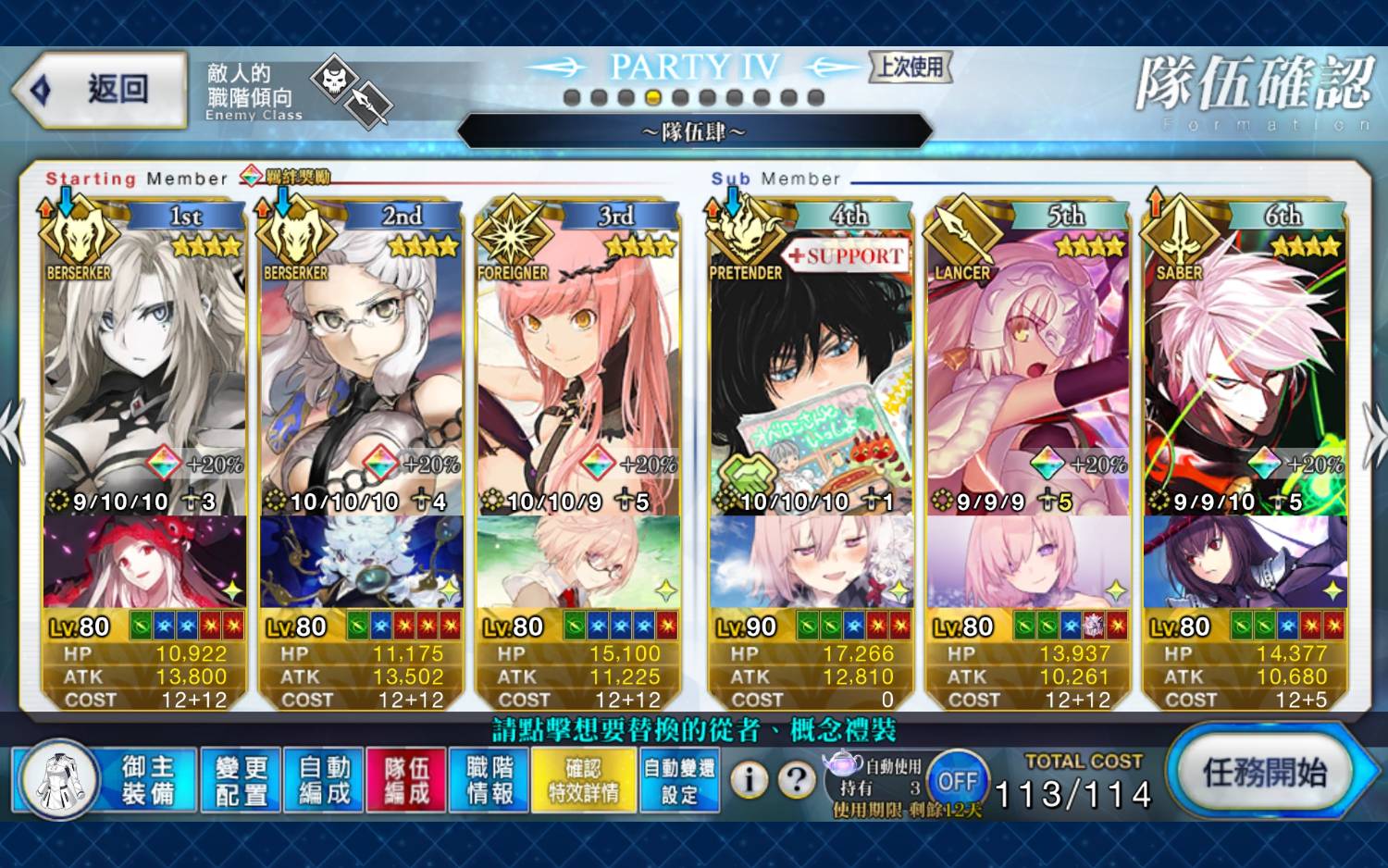Choose the 5th Lancer servant card
1388x868 pixels.
pos(1027,370)
